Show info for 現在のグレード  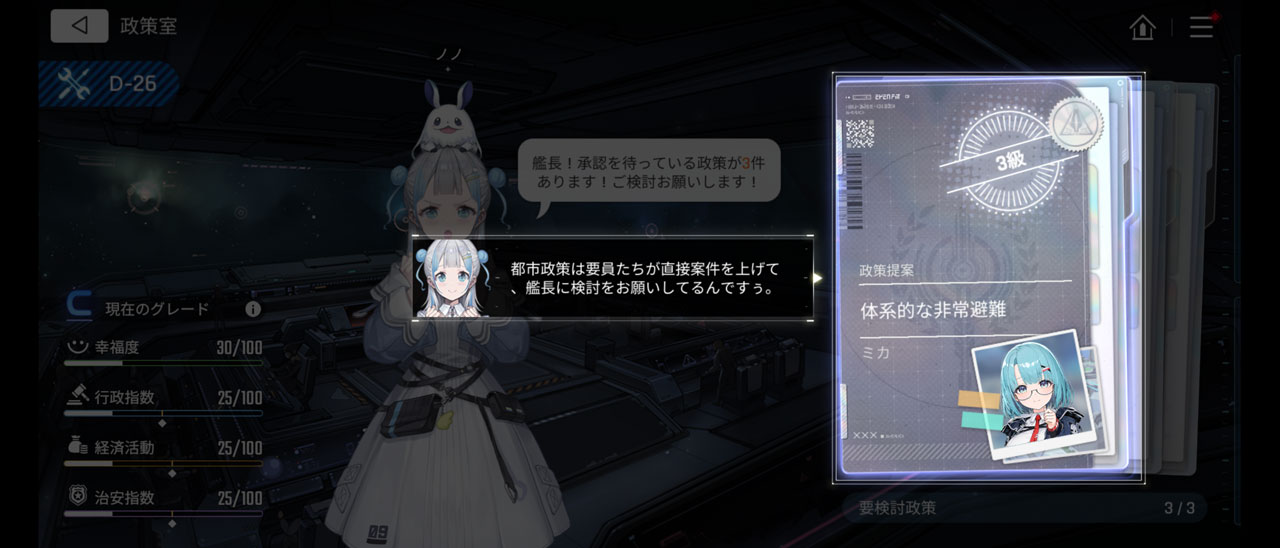[x=253, y=309]
